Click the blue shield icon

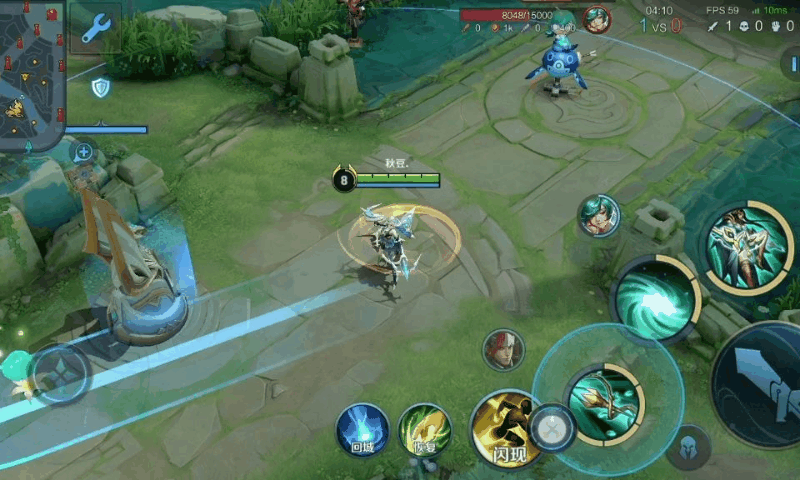tap(100, 88)
